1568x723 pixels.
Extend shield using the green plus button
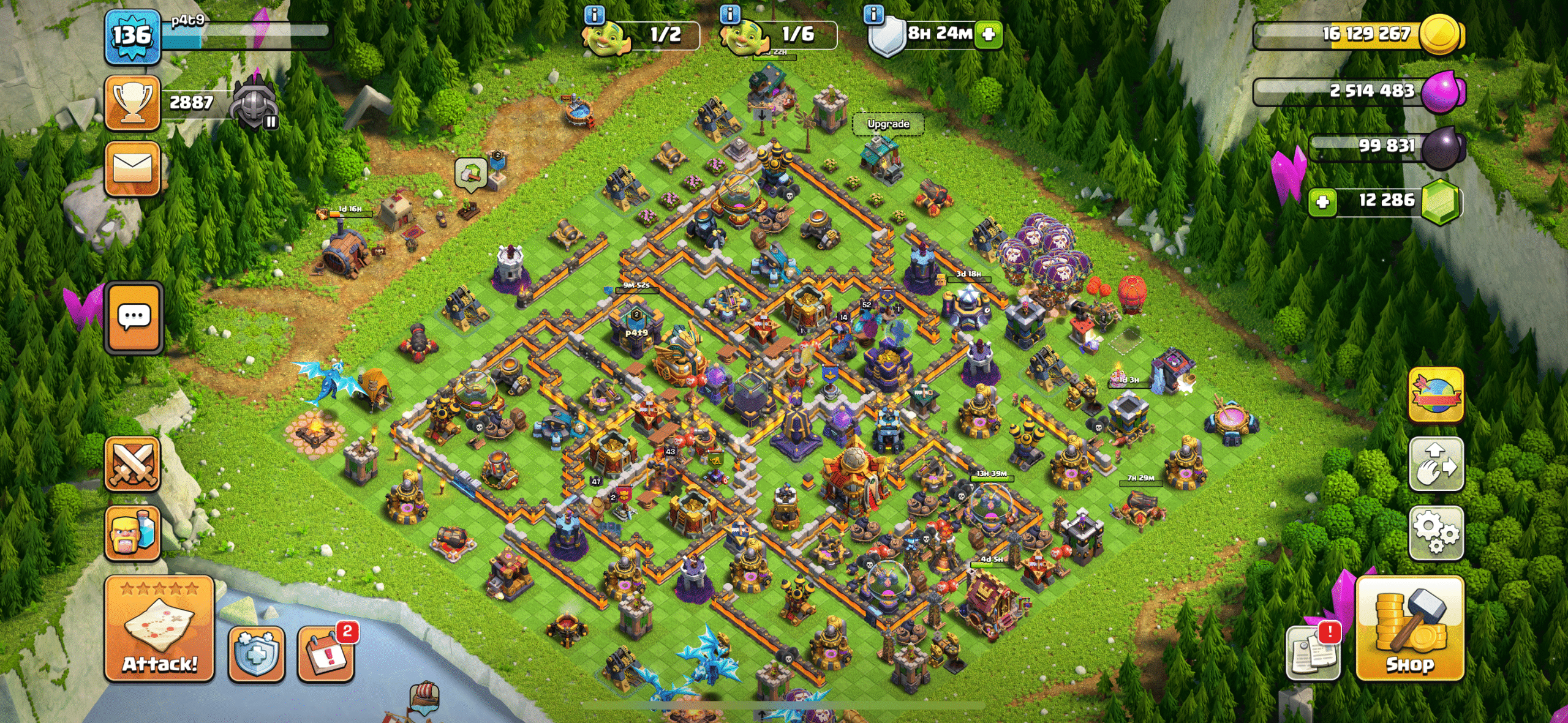988,34
